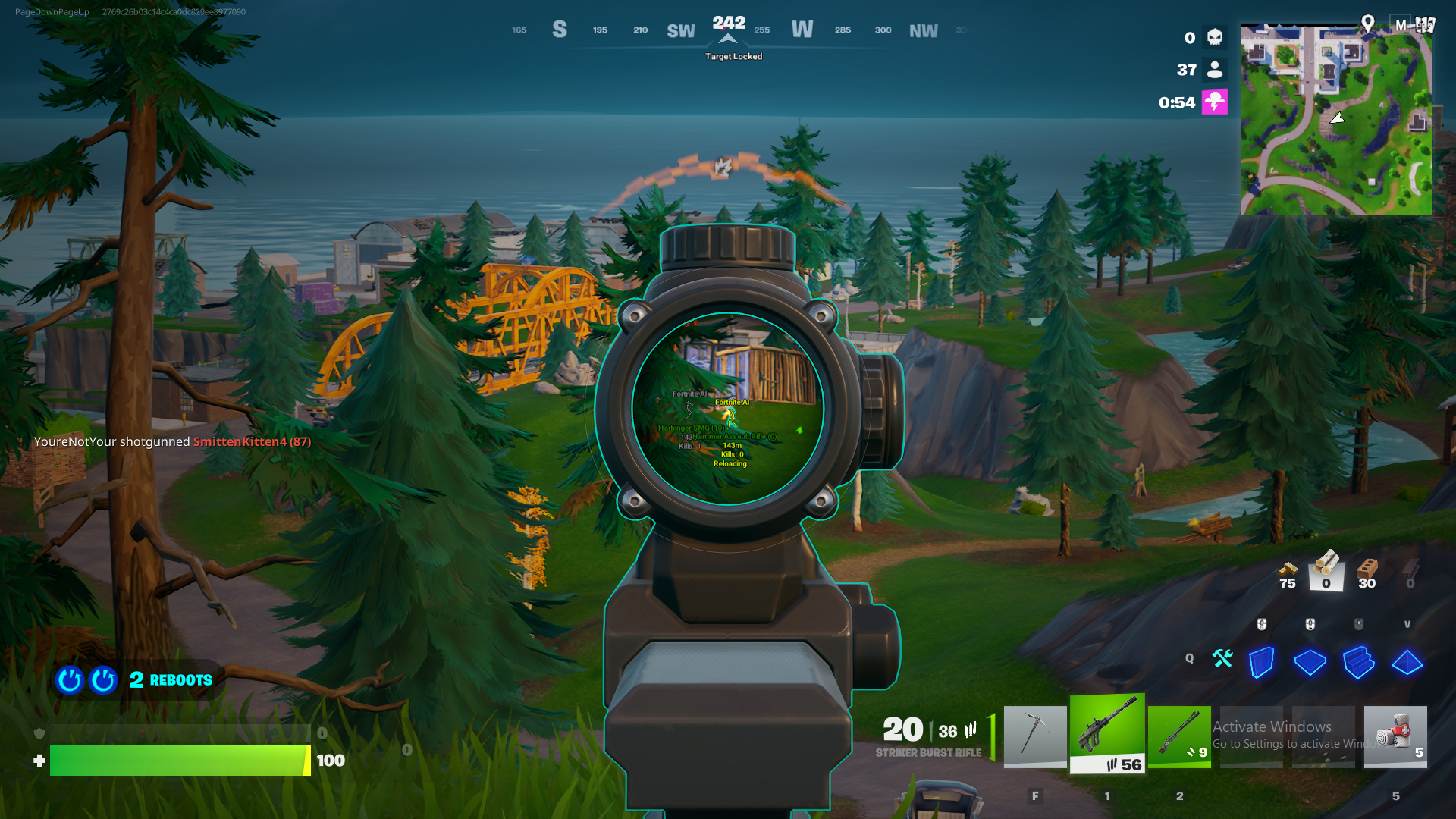This screenshot has width=1456, height=819.
Task: Click a reboot card icon near 2 Reboots
Action: (70, 680)
